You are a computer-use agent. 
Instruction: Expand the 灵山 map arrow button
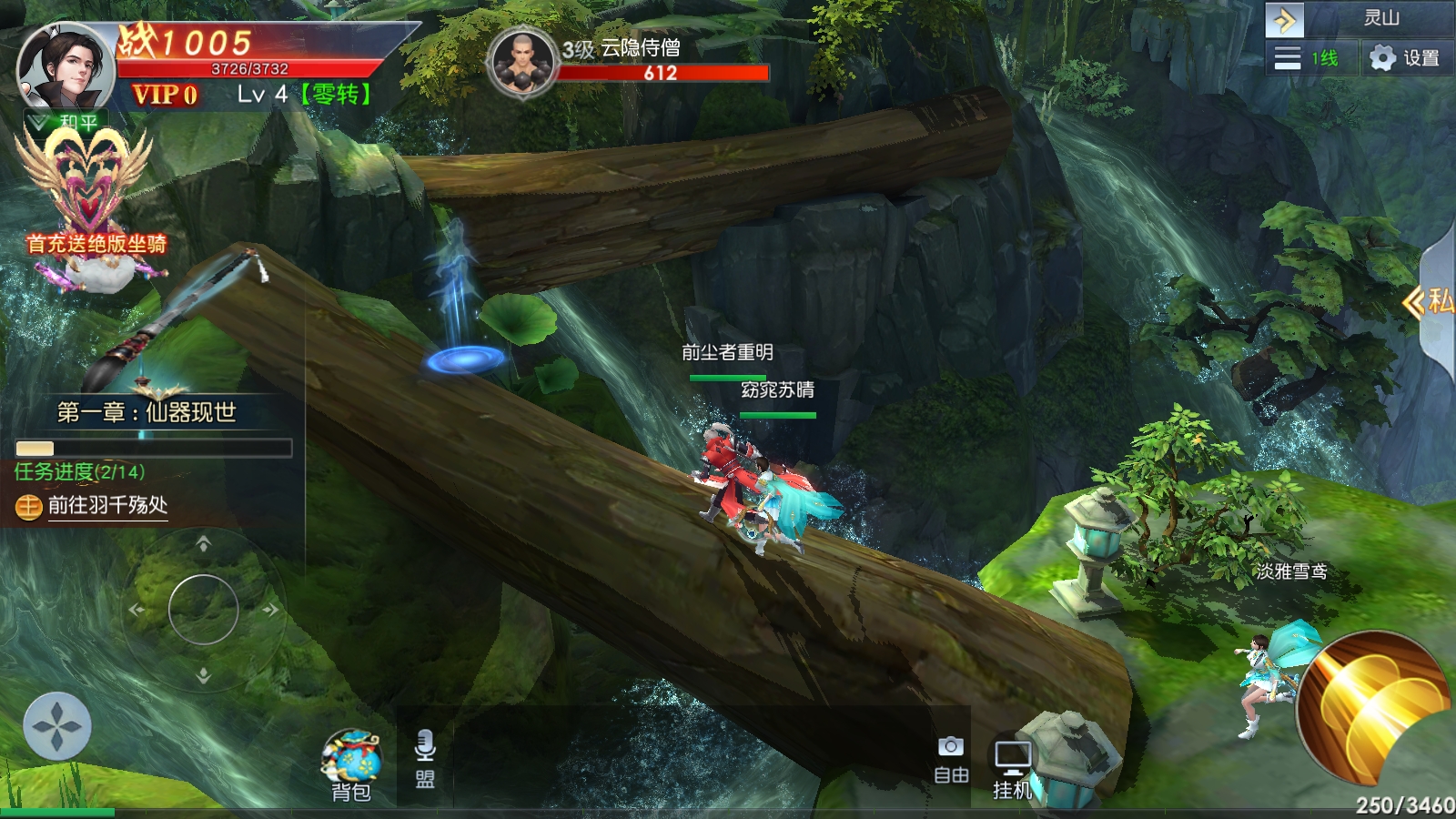pos(1284,19)
